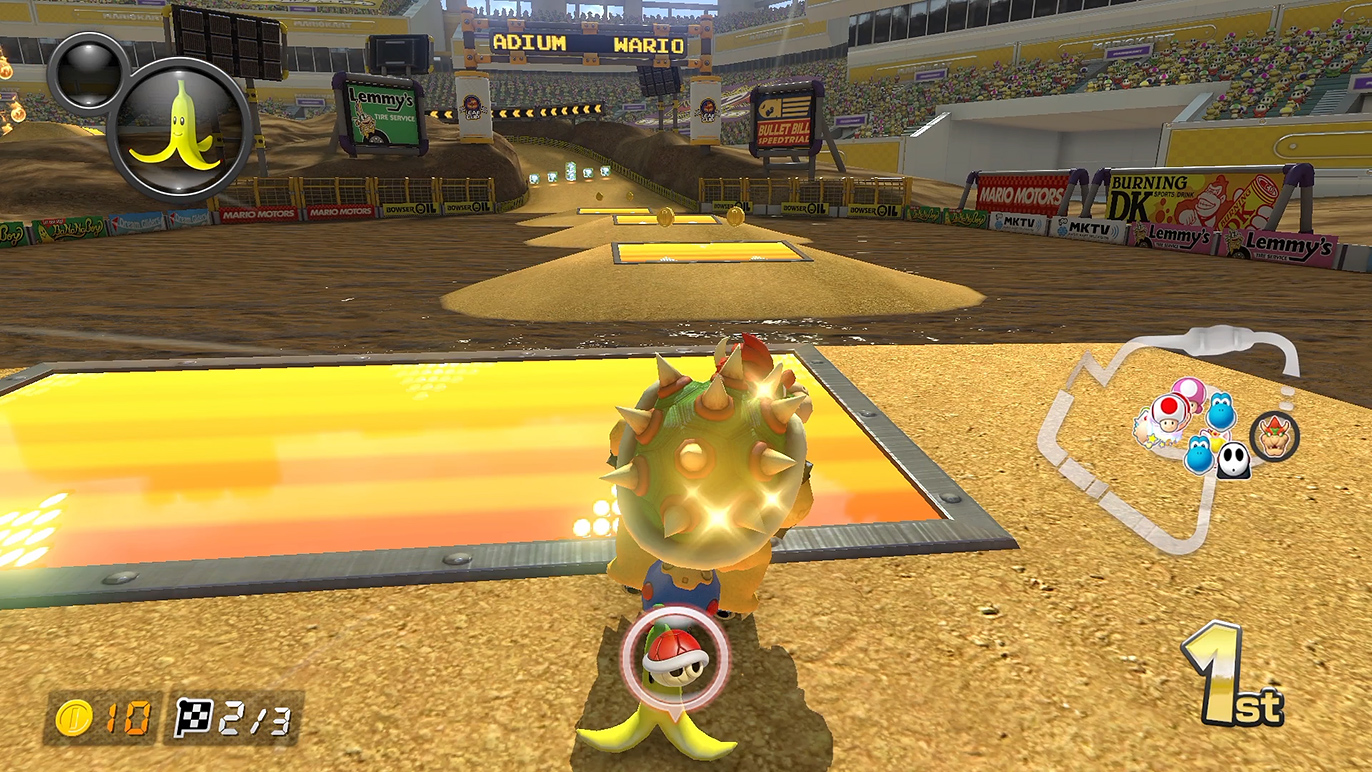This screenshot has width=1372, height=772.
Task: Click Toadette's pink marker on the minimap
Action: 1188,390
